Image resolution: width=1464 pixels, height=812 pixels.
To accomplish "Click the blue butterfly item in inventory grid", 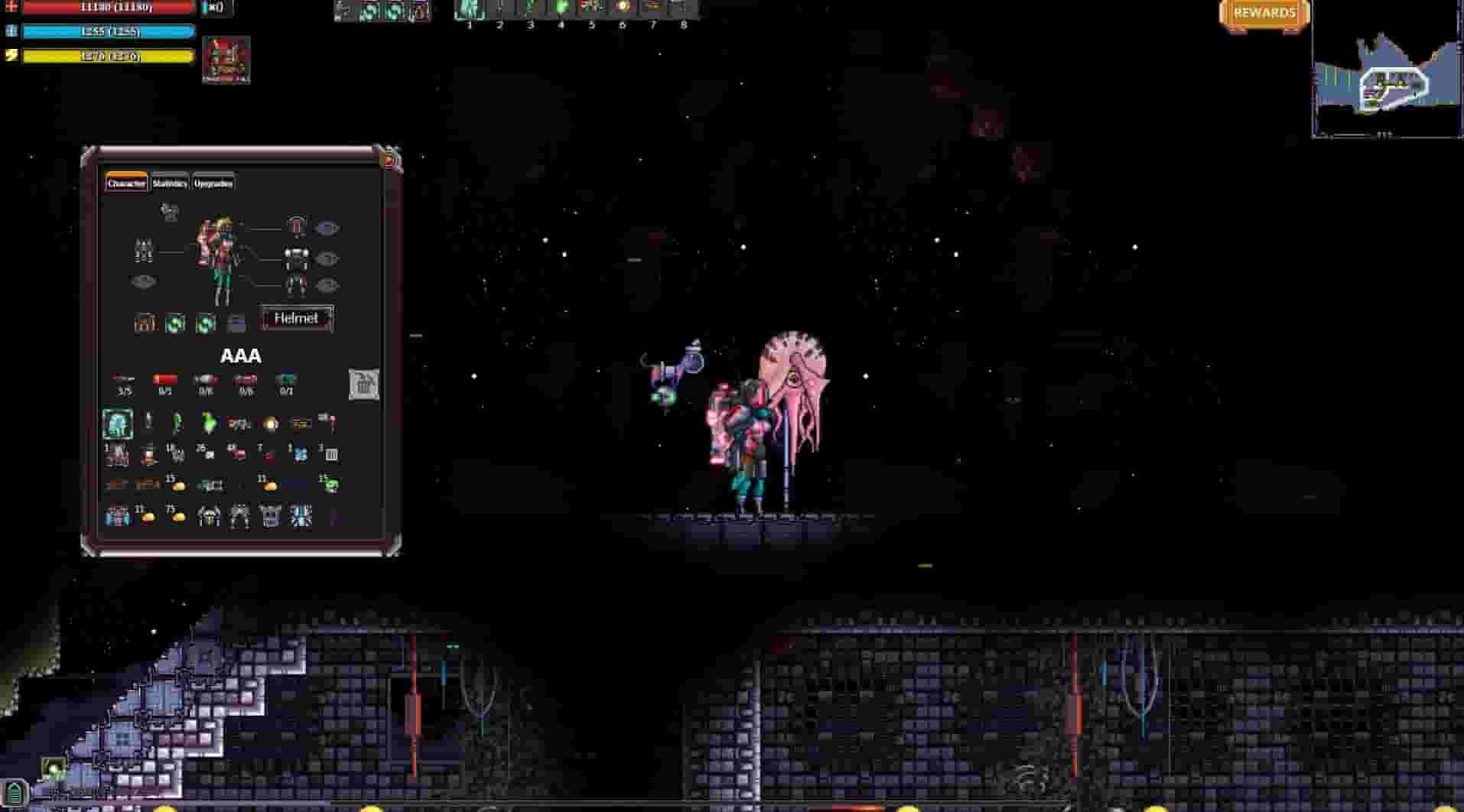I will [x=300, y=454].
